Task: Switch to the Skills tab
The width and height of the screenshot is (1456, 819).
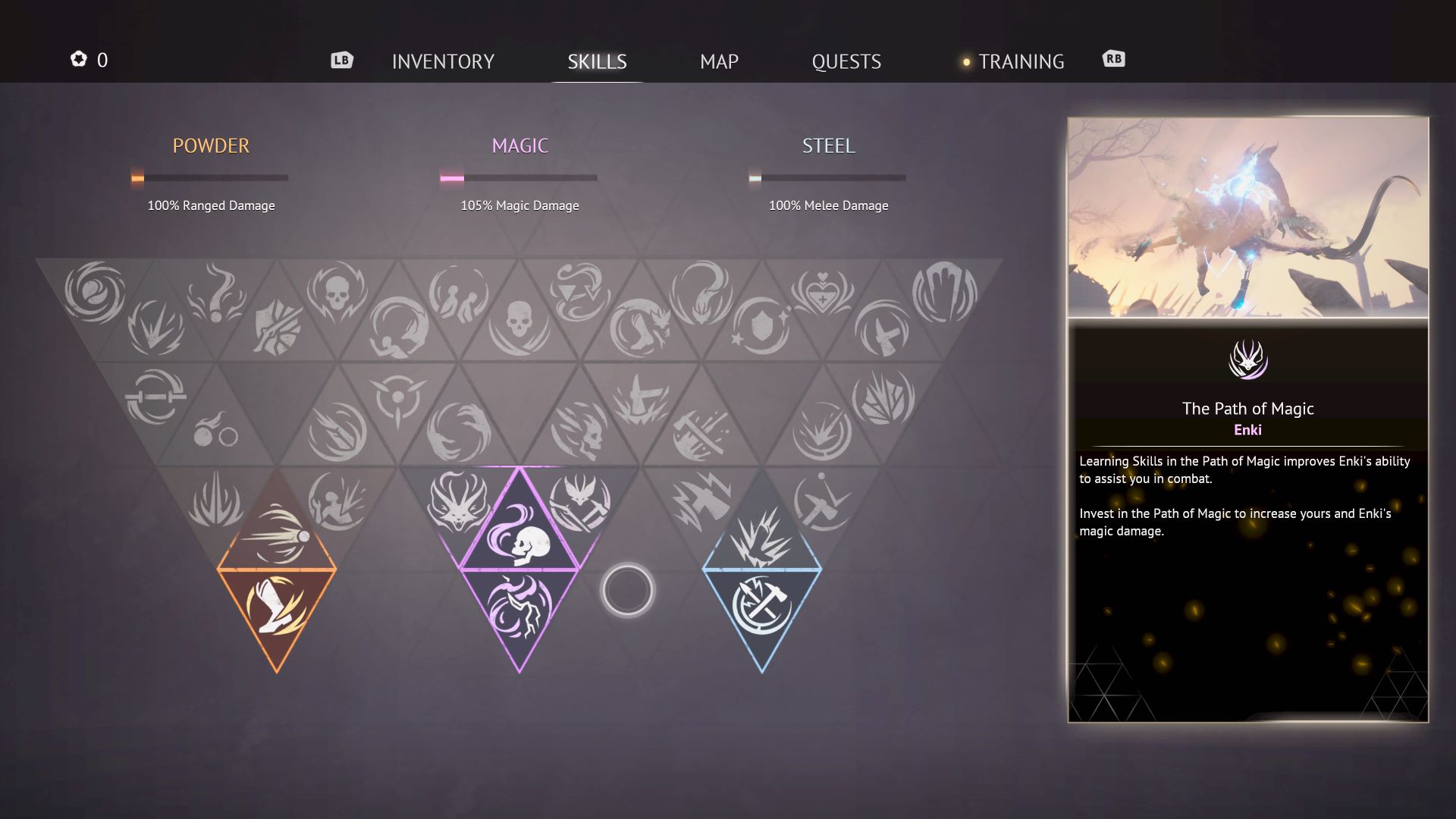Action: pos(597,61)
